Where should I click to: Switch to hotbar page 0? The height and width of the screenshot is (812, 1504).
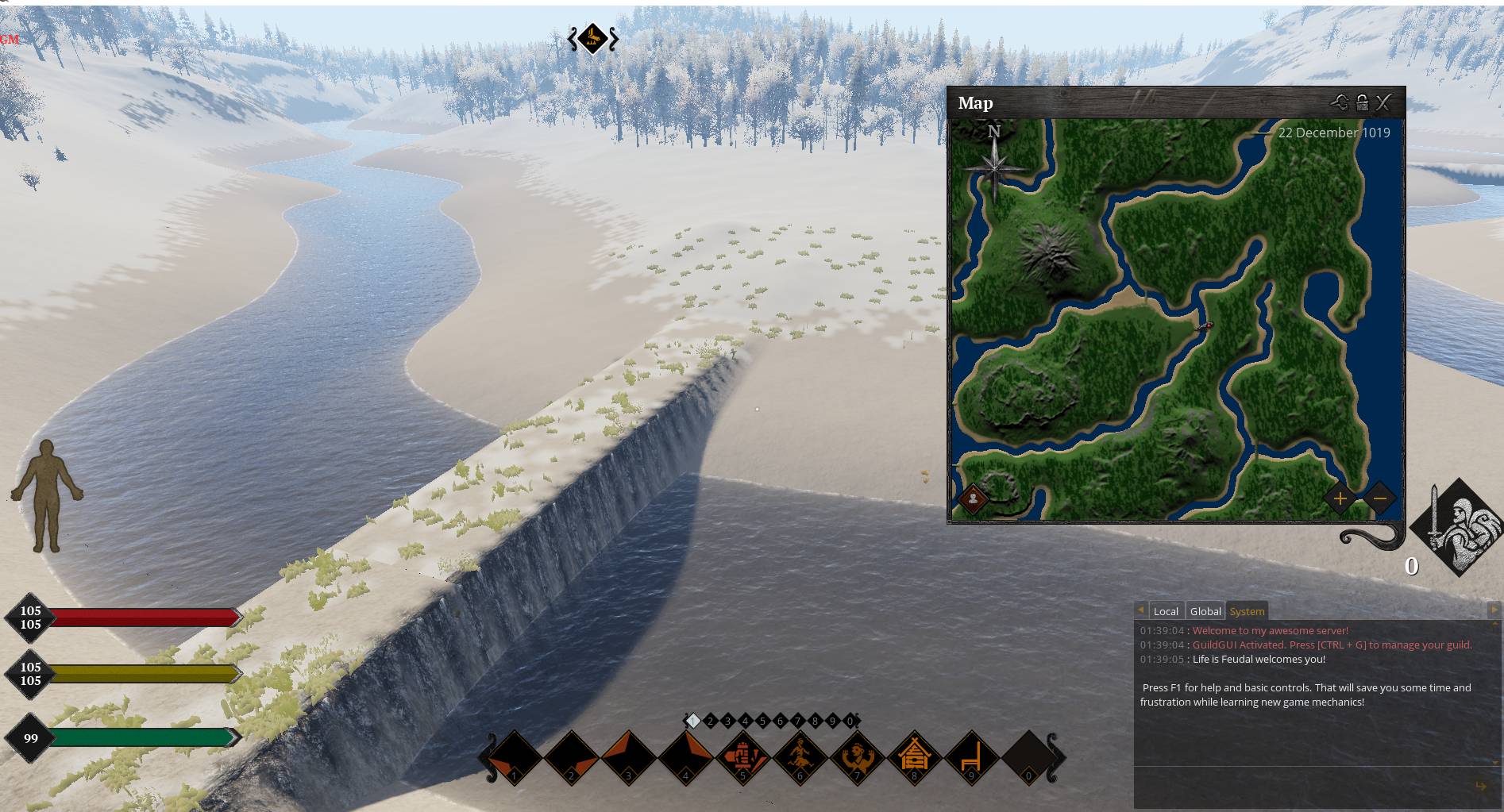850,721
